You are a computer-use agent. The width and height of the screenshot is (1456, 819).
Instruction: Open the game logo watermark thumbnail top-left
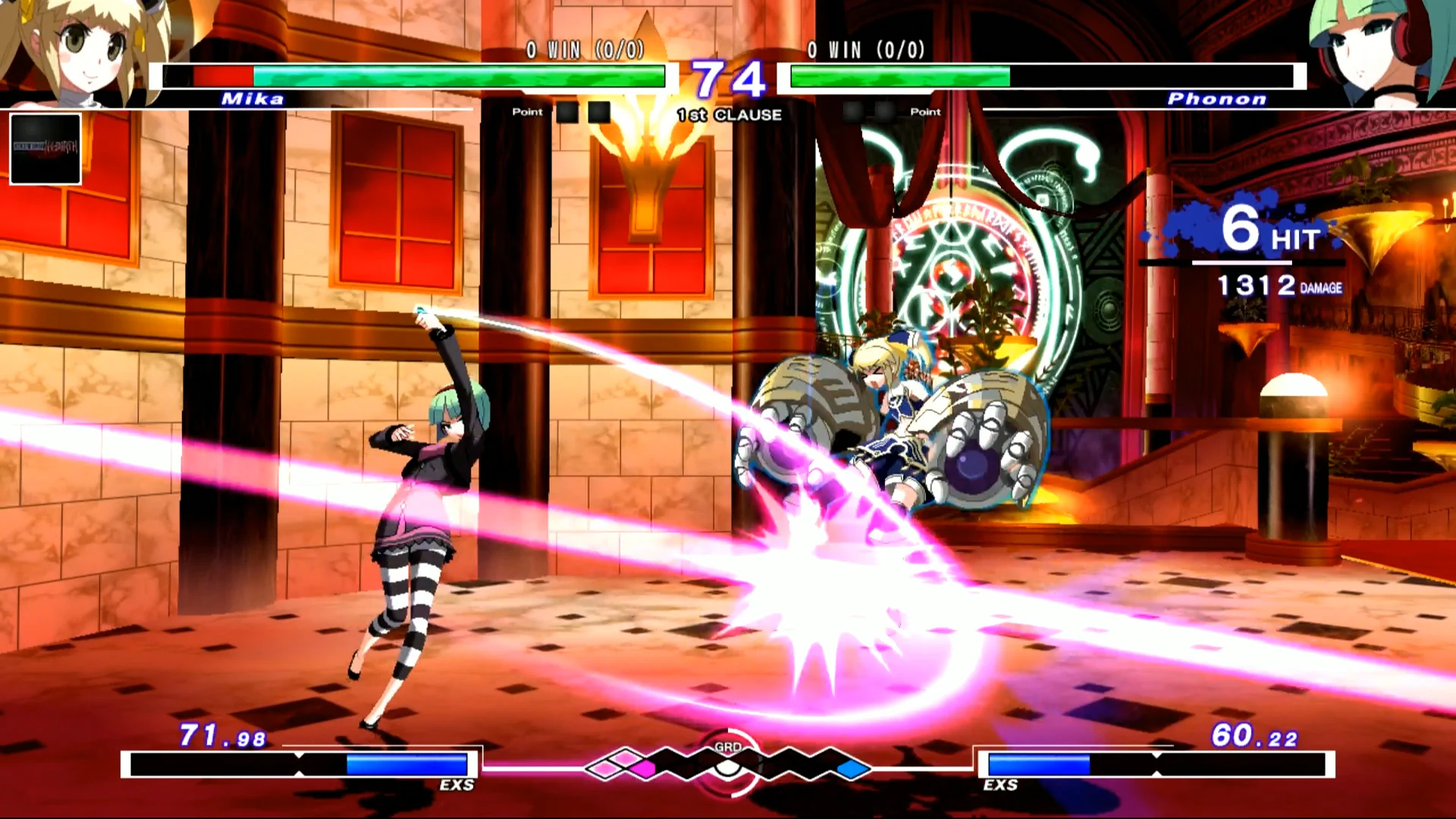coord(45,149)
